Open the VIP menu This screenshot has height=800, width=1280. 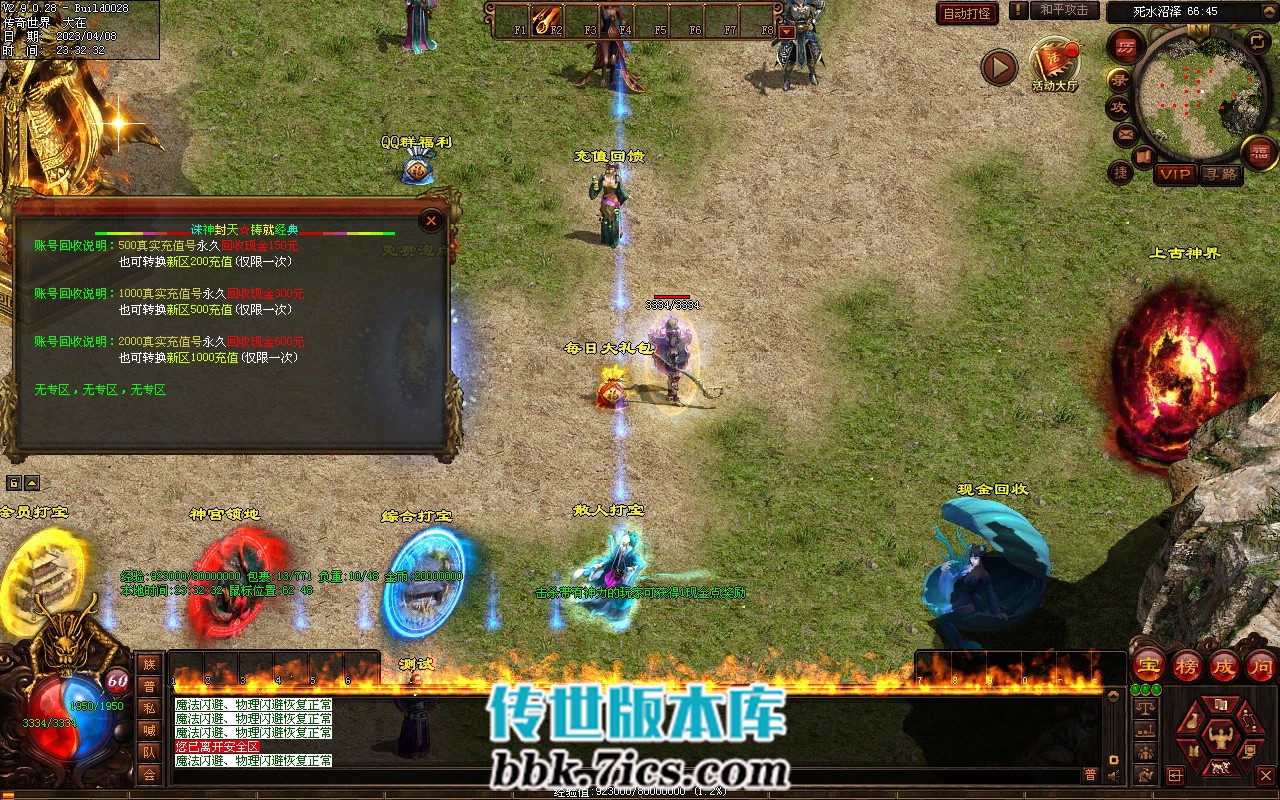[x=1175, y=174]
